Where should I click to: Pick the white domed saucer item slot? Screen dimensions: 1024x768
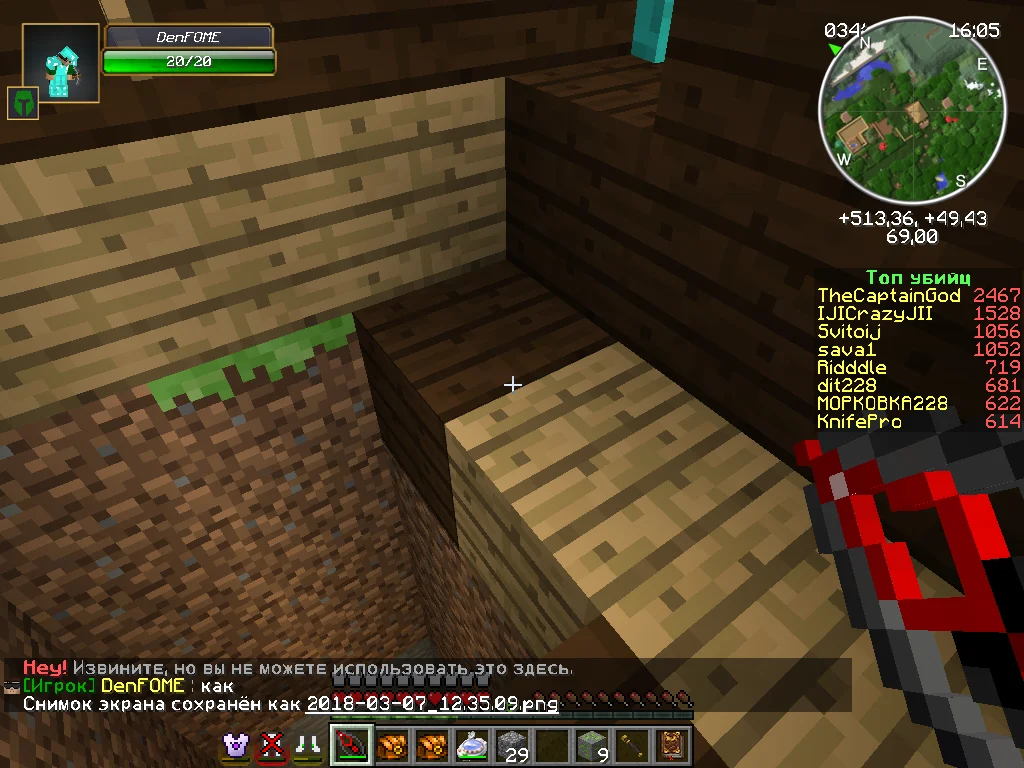472,746
